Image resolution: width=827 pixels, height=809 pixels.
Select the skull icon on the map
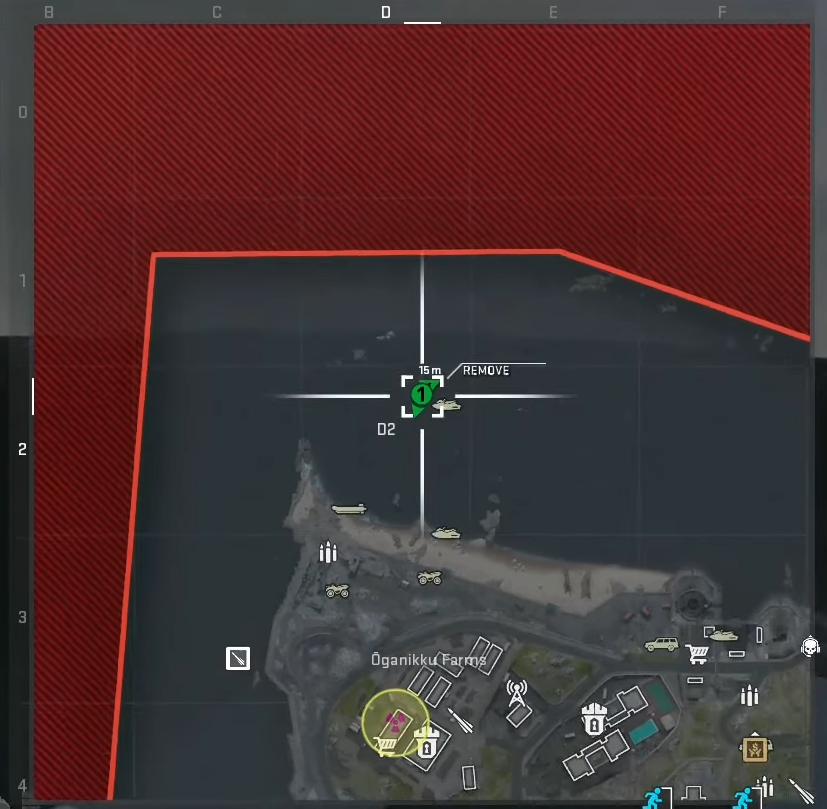(x=810, y=647)
